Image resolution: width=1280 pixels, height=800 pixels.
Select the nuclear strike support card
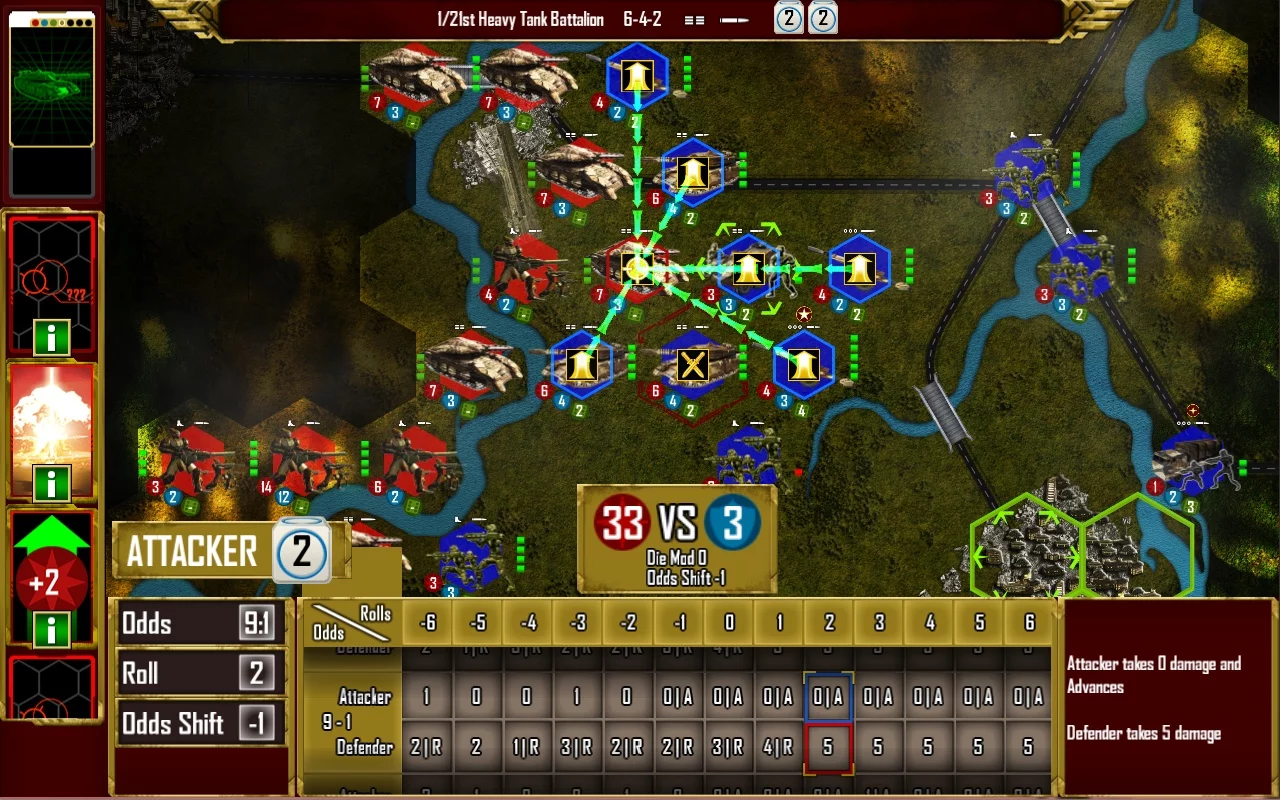pyautogui.click(x=51, y=420)
